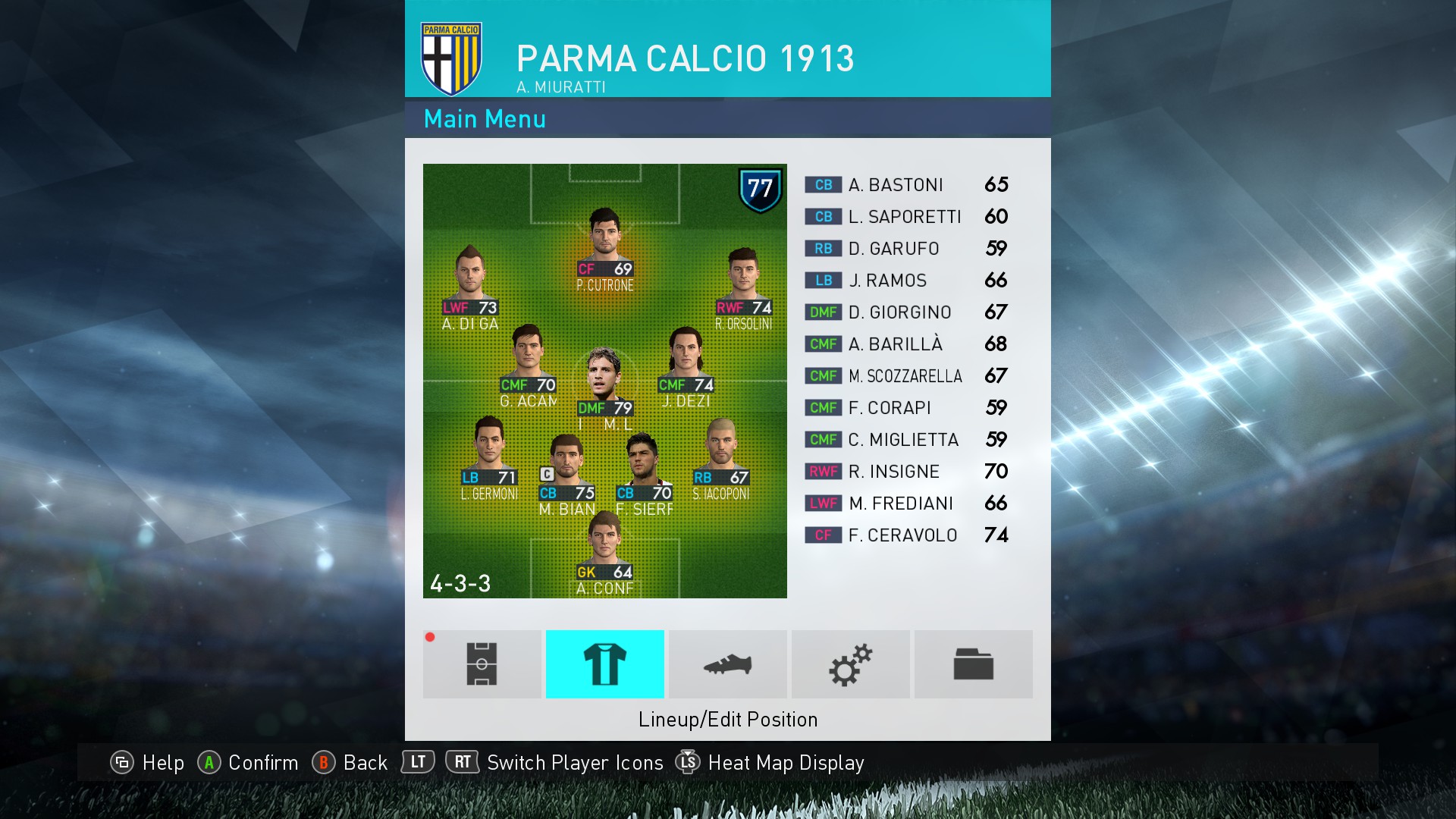The height and width of the screenshot is (819, 1456).
Task: Select D. Giorgino bench row
Action: coord(906,312)
